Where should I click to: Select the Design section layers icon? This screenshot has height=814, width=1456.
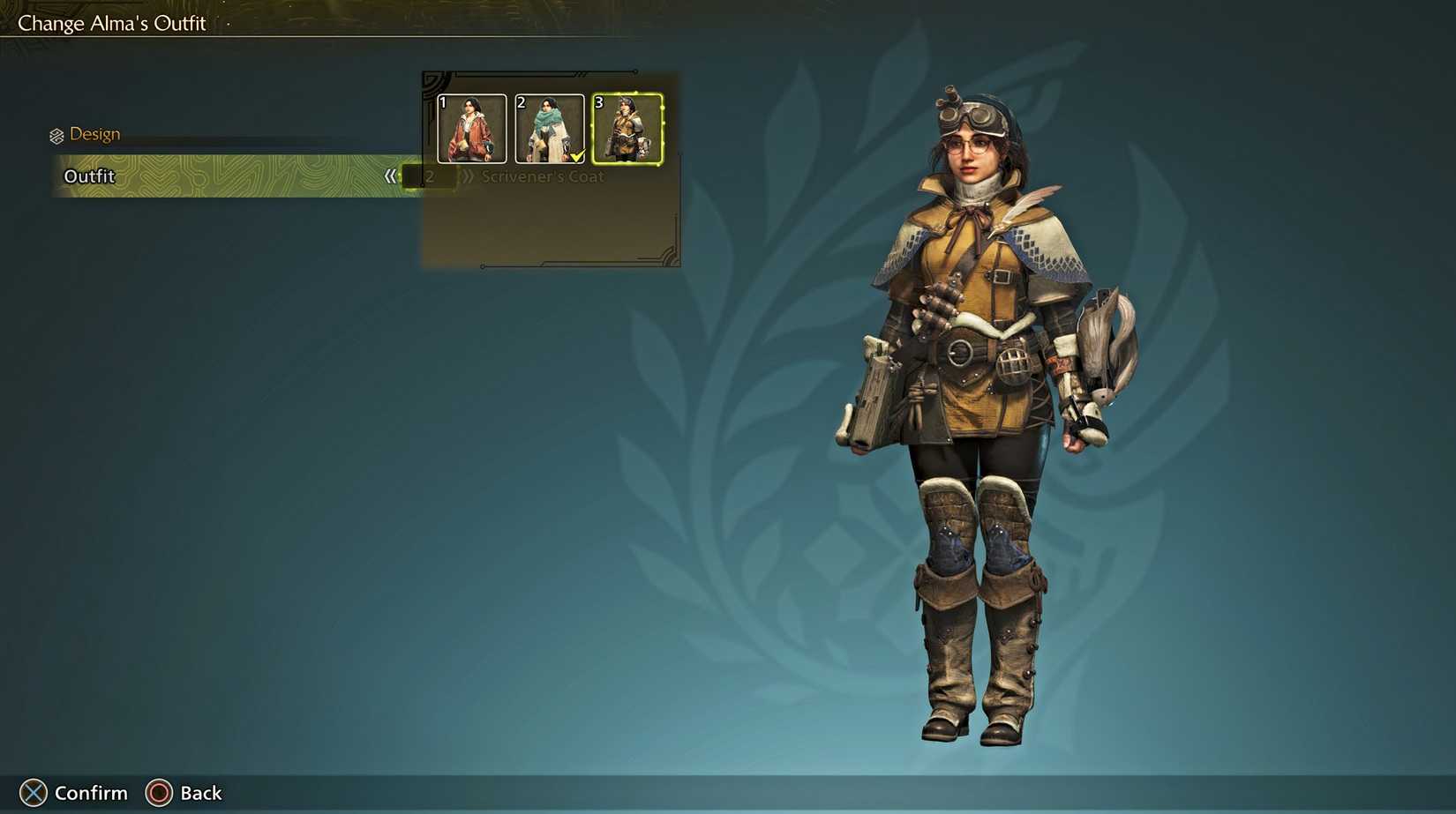[x=56, y=133]
